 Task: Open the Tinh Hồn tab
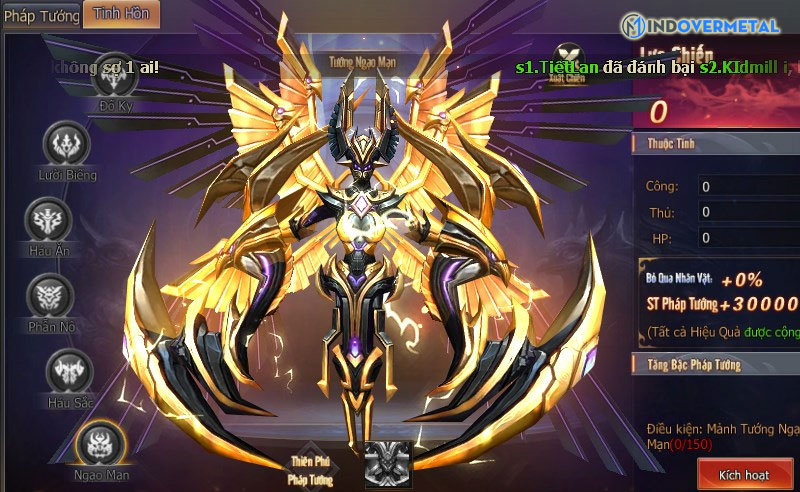(120, 14)
